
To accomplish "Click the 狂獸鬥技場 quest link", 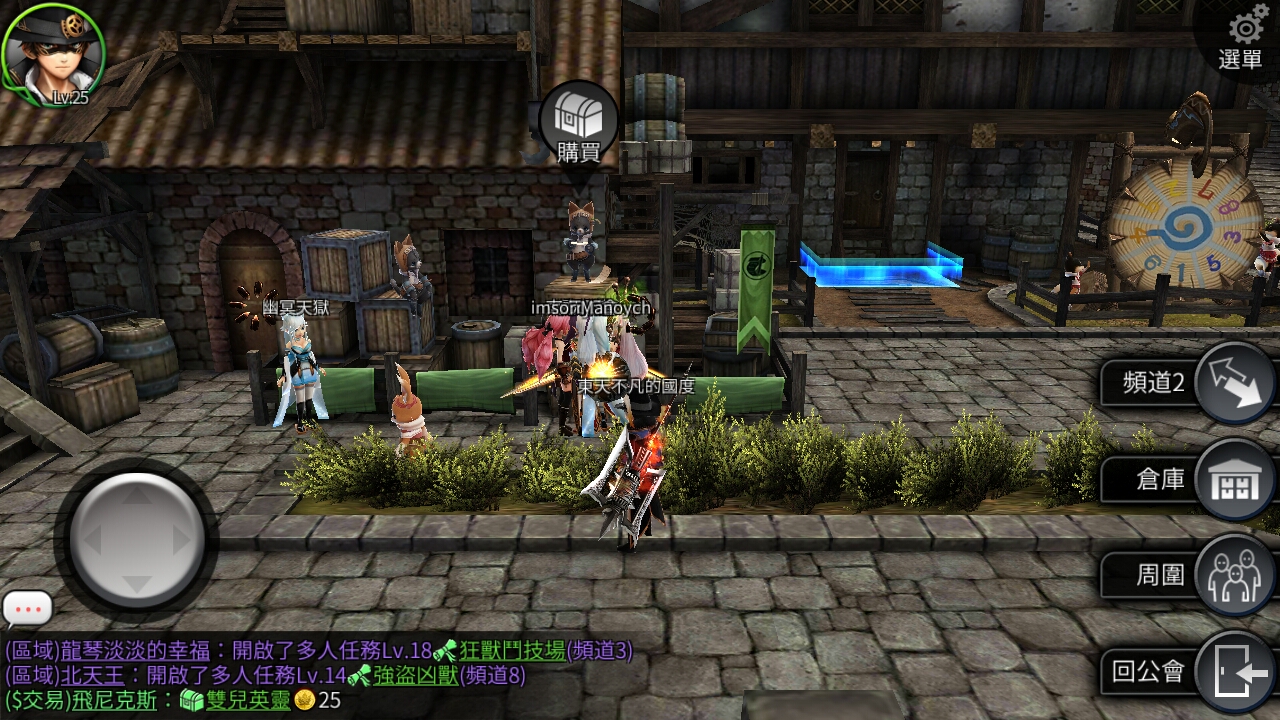I will 512,651.
